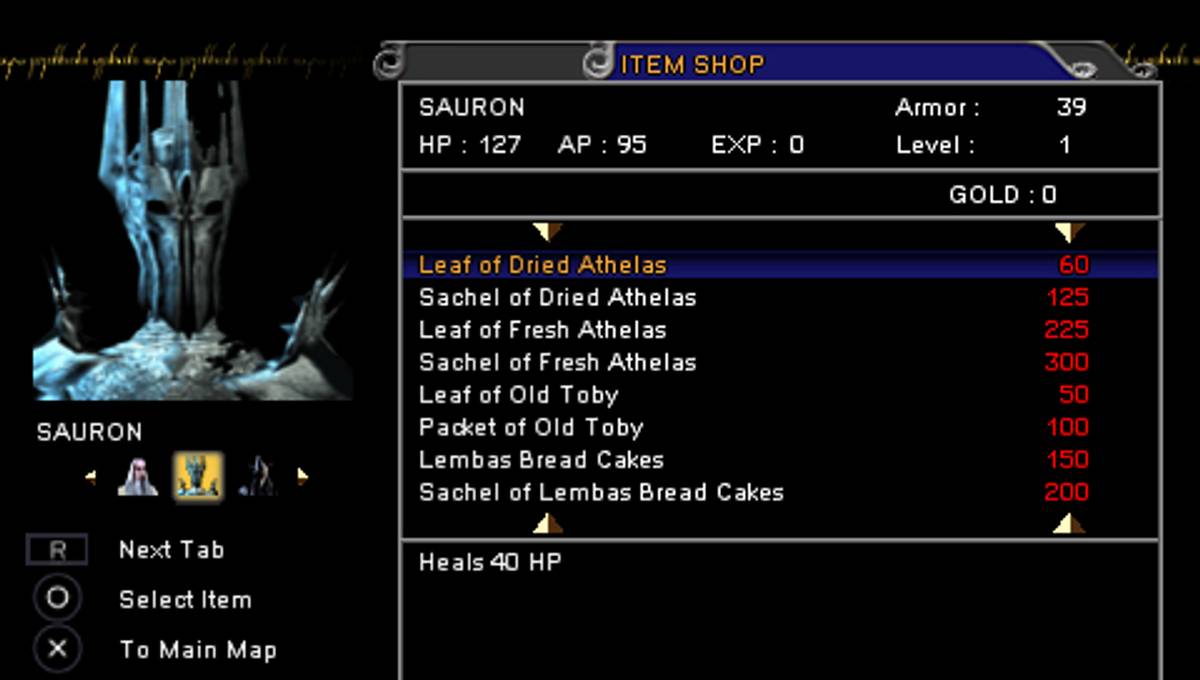Screen dimensions: 1200x680
Task: Select the highlighted Sauron portrait icon
Action: click(x=197, y=476)
